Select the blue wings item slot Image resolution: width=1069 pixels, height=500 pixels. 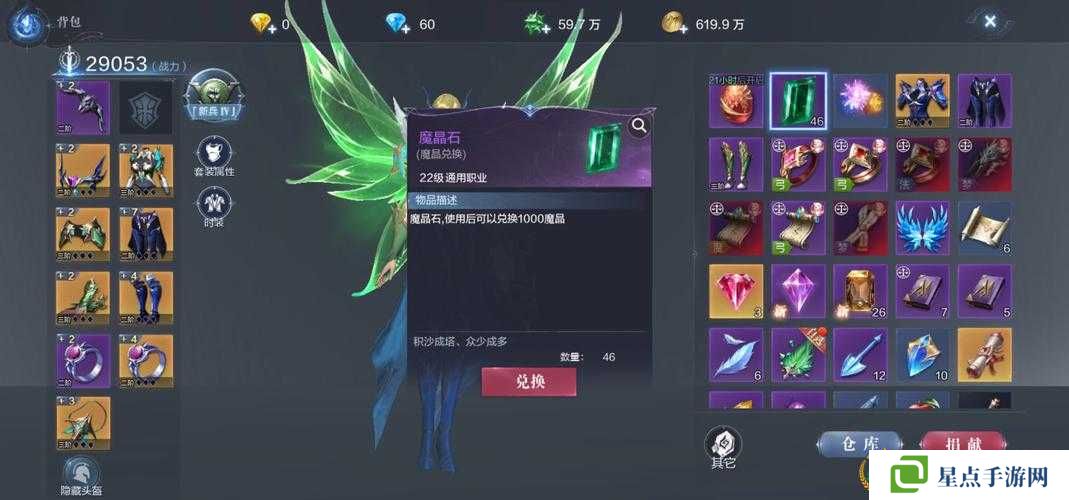click(922, 227)
